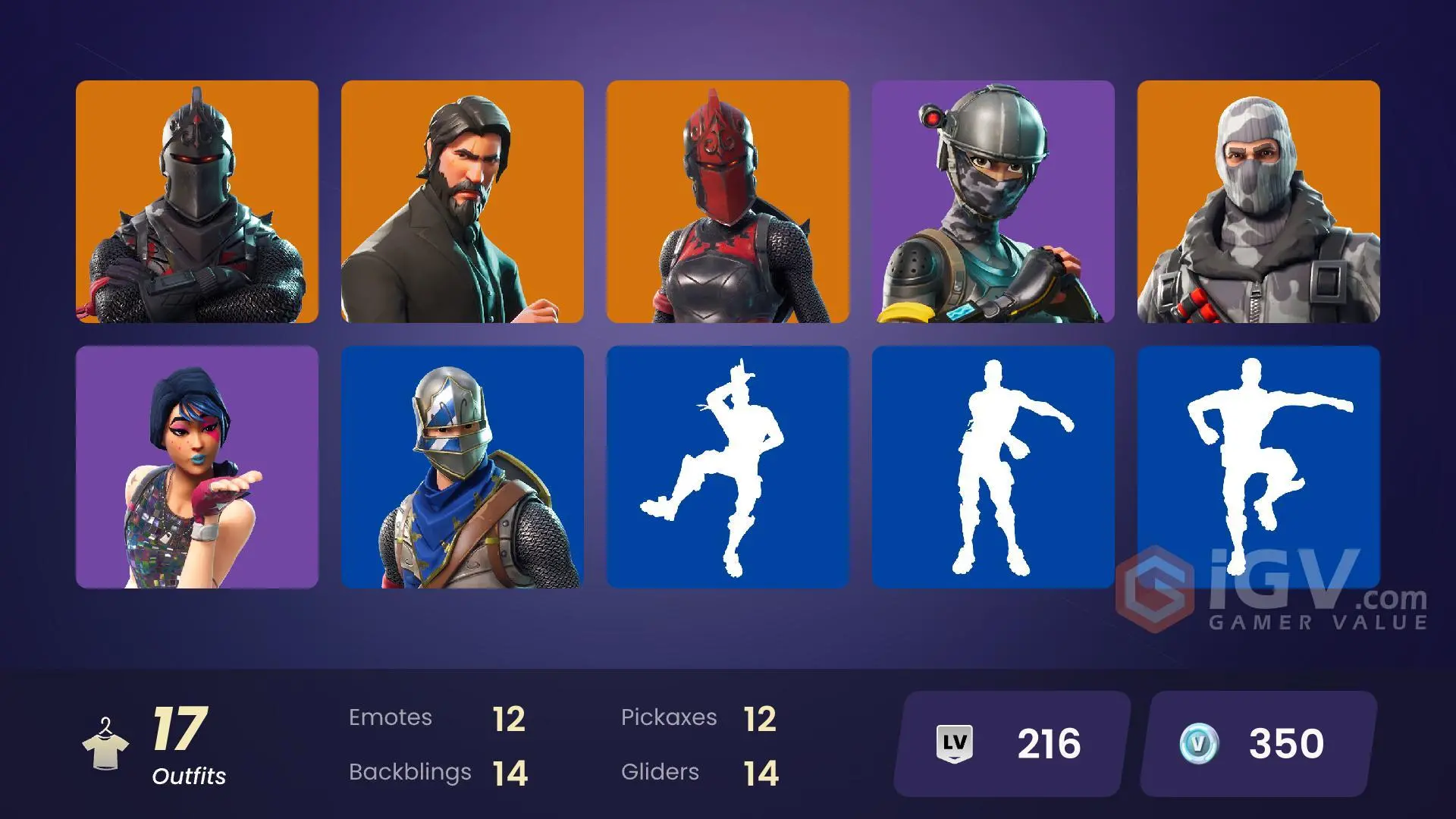Select the Blue Squire outfit thumbnail
The image size is (1456, 819).
coord(463,466)
